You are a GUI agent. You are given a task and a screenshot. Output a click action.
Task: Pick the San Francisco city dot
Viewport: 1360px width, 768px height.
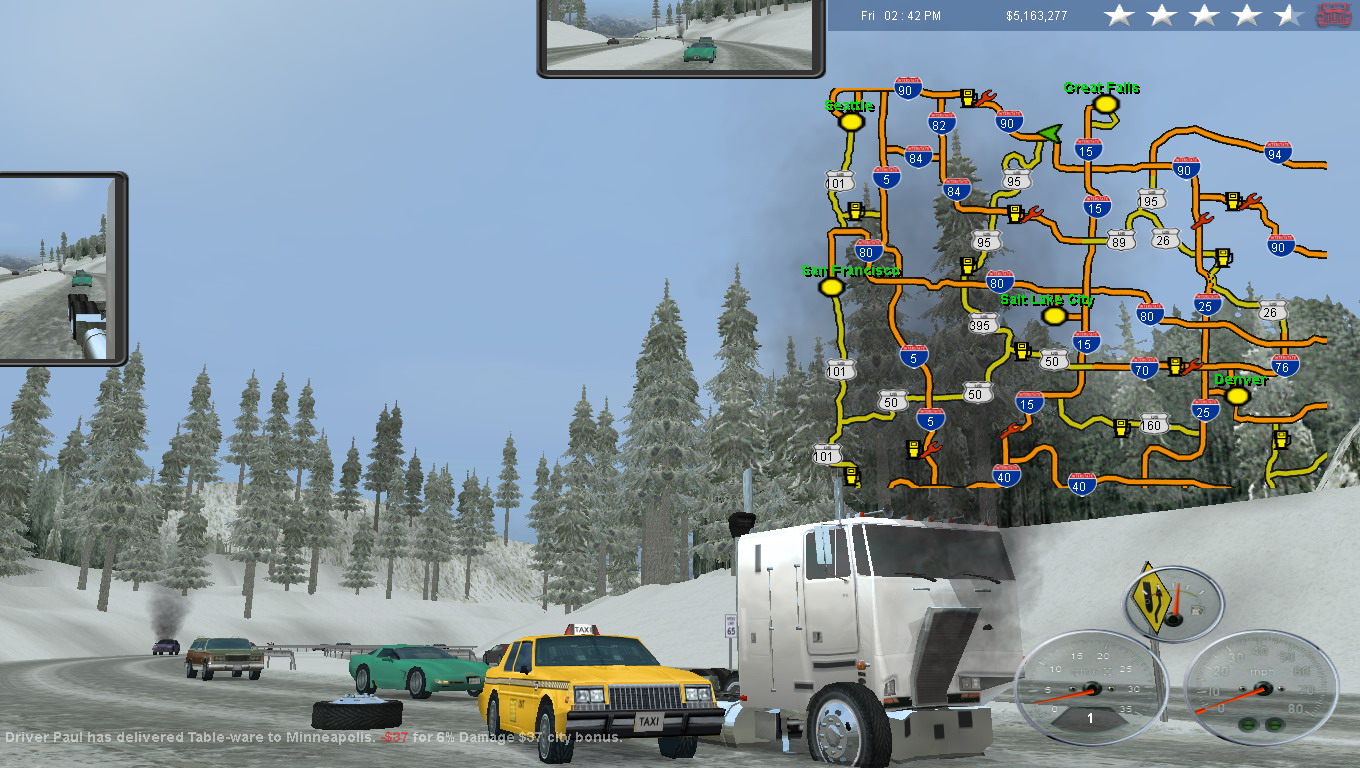[x=830, y=287]
